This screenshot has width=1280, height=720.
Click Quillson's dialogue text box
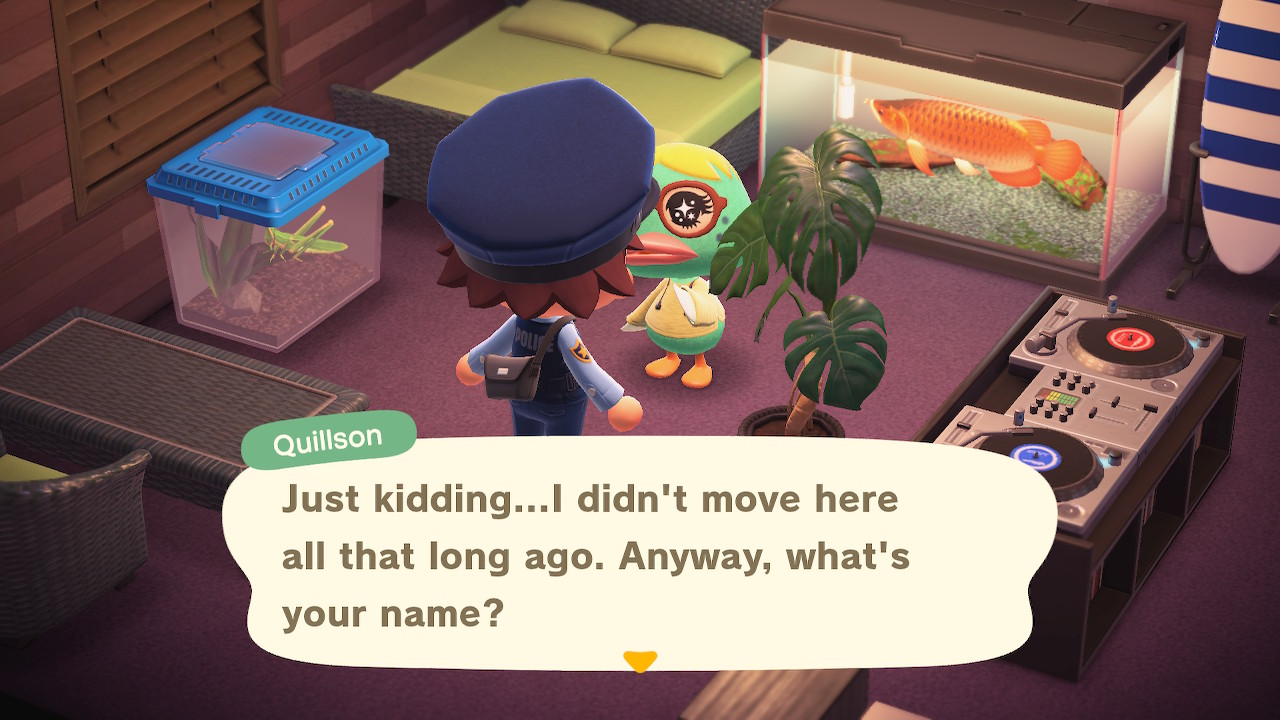[x=640, y=555]
